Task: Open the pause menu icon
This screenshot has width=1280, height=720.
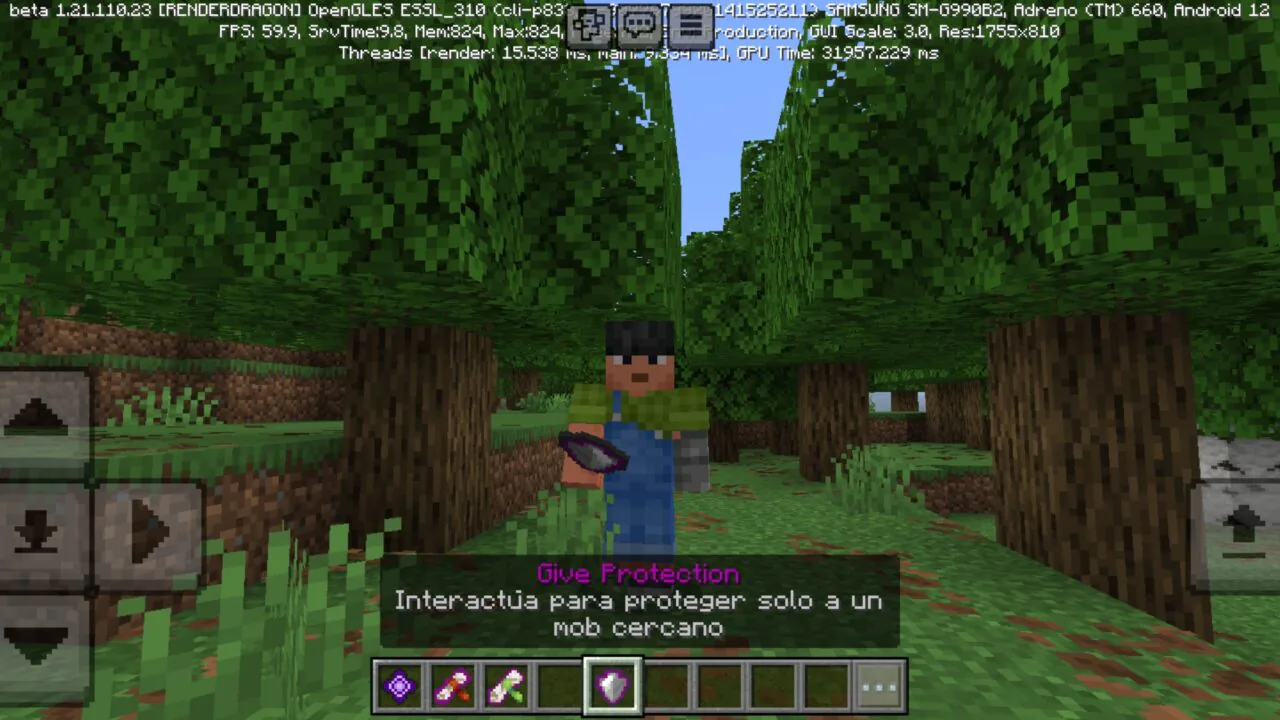Action: [691, 27]
